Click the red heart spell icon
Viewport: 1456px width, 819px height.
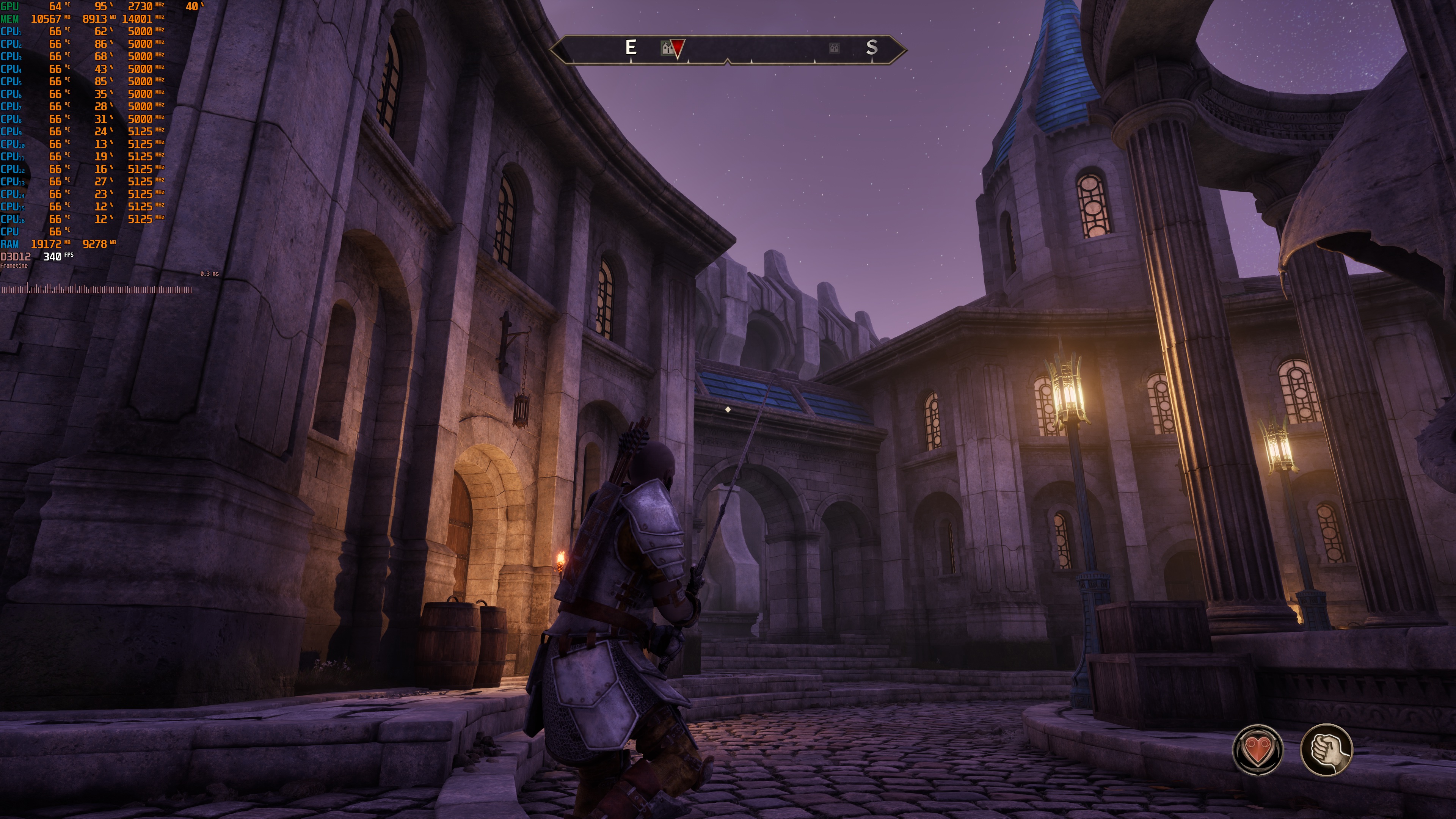[1258, 750]
